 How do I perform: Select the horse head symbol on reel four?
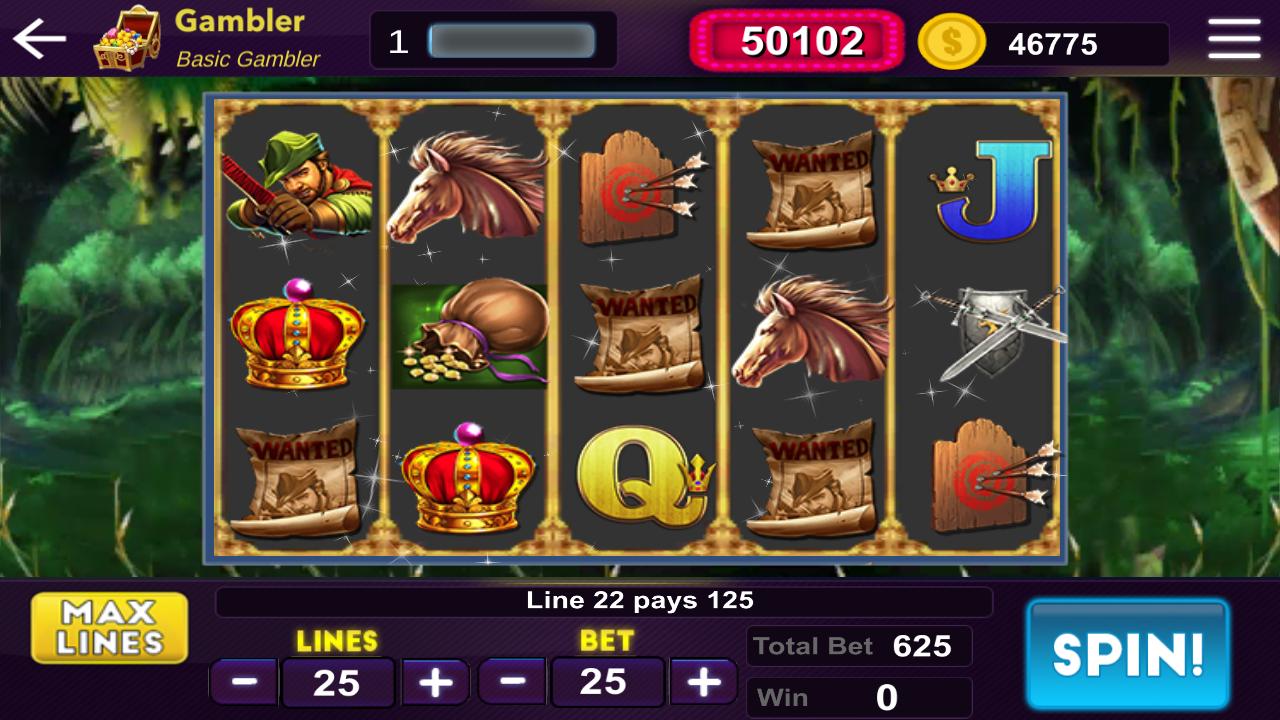click(812, 335)
